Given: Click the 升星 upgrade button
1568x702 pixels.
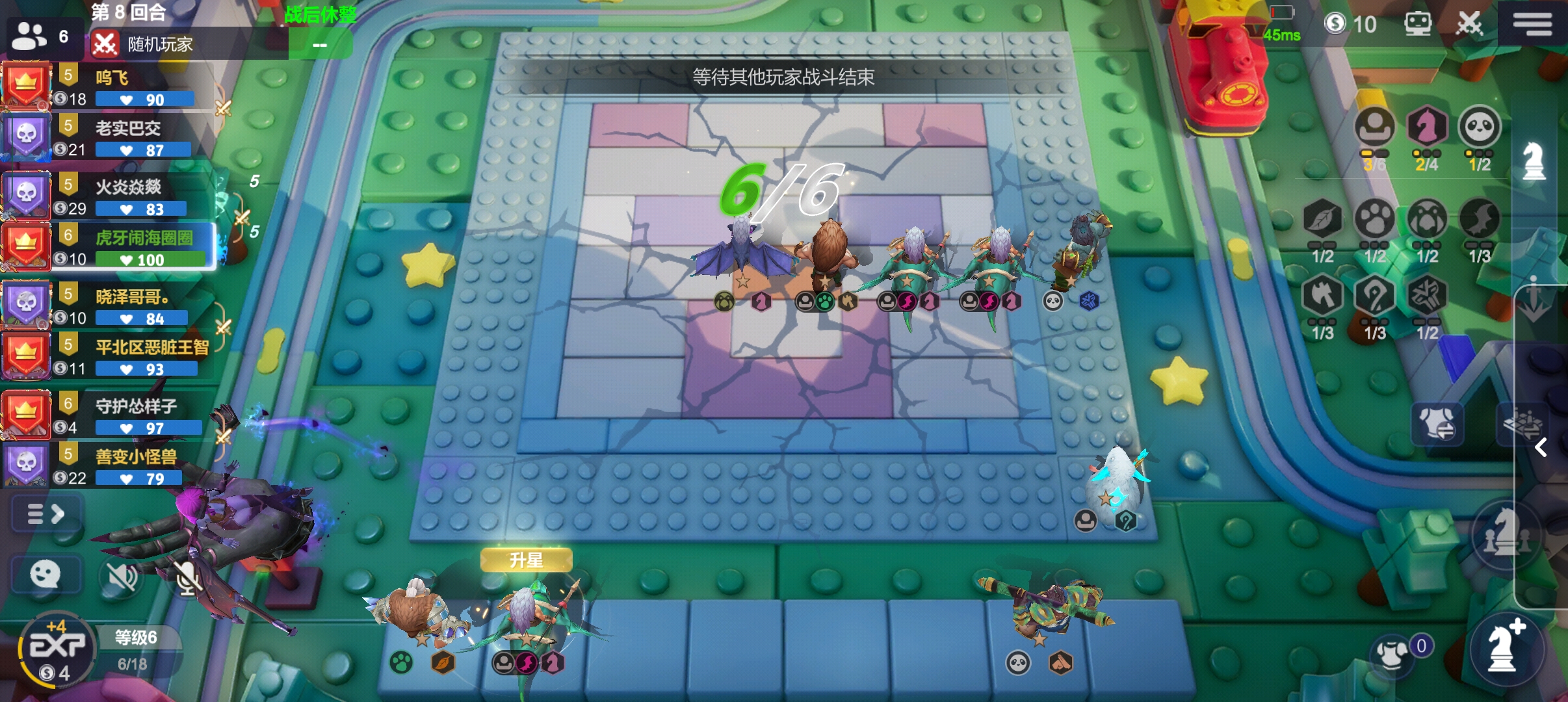Looking at the screenshot, I should [x=526, y=560].
